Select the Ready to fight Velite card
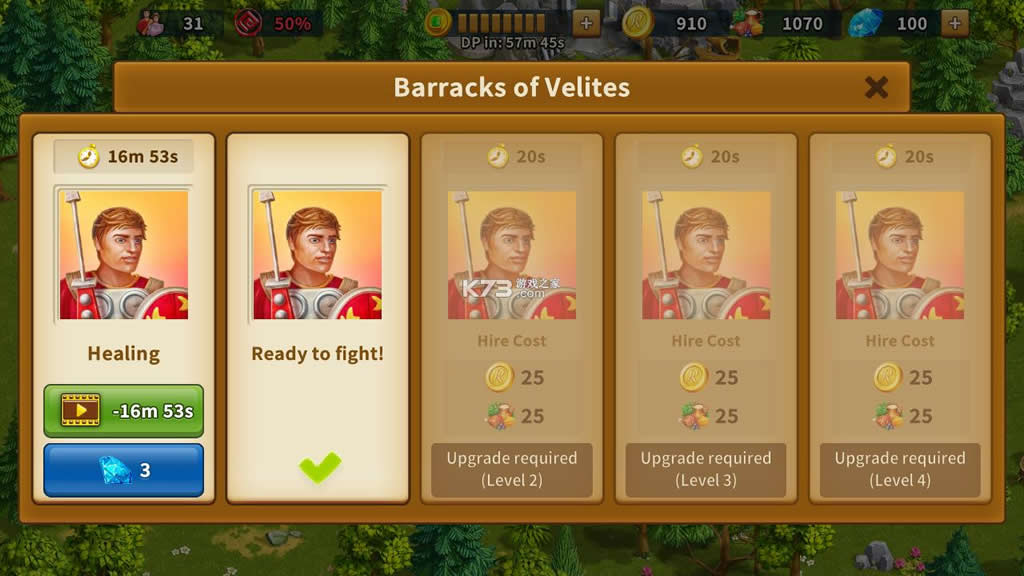 [317, 300]
